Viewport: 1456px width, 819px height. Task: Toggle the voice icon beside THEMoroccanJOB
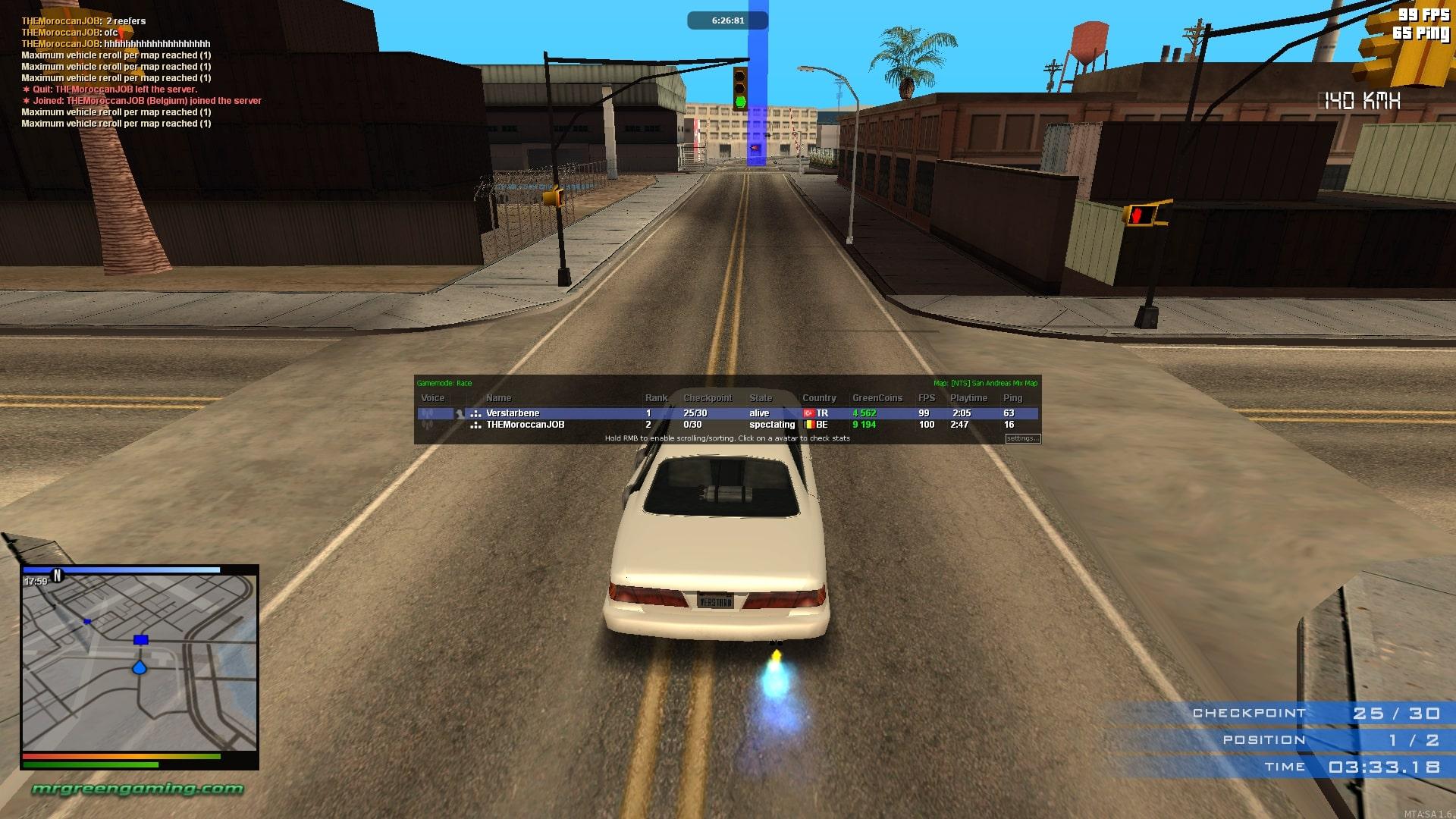point(428,425)
